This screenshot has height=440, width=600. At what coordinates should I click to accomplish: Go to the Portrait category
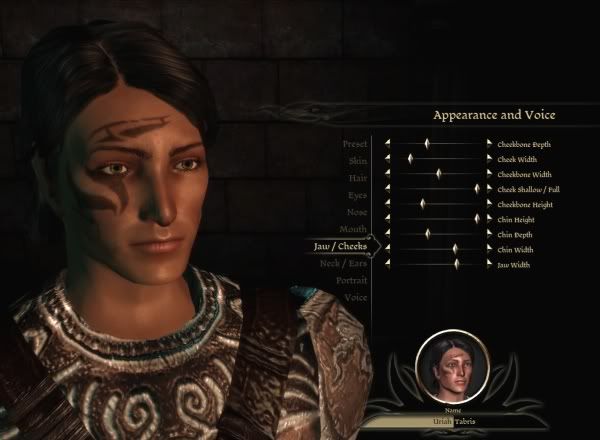coord(351,281)
